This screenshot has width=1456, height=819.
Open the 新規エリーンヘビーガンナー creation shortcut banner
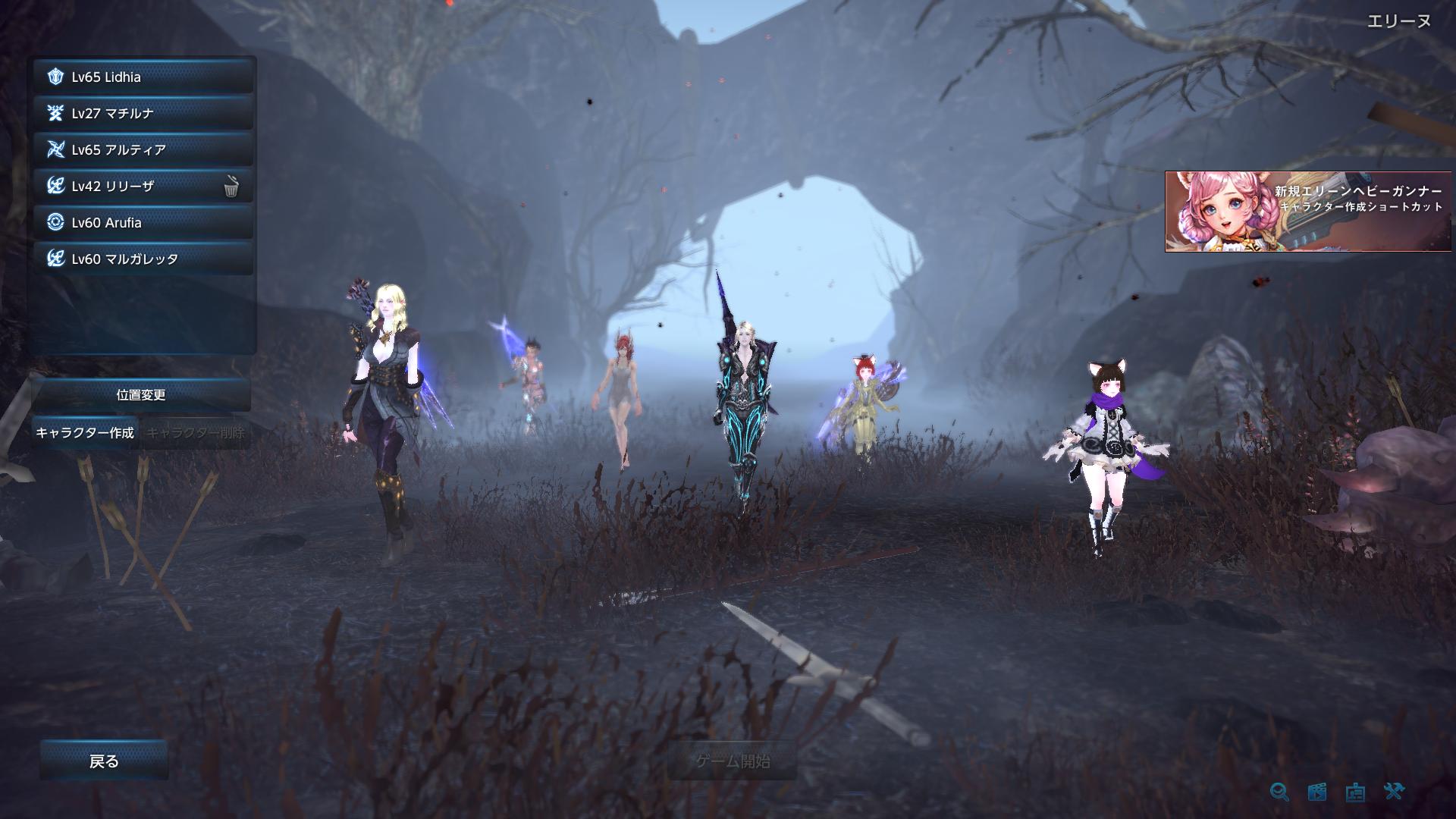1308,213
